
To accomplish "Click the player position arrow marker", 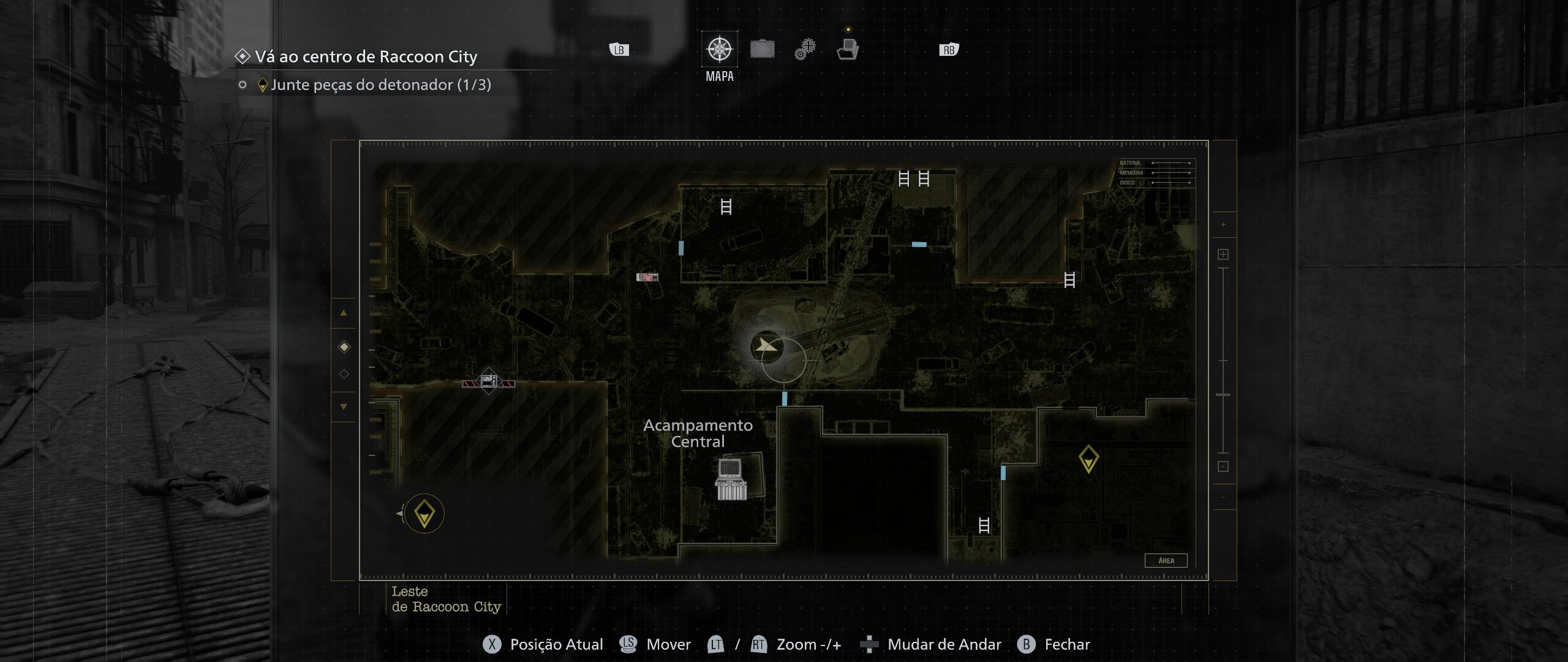I will click(x=766, y=347).
